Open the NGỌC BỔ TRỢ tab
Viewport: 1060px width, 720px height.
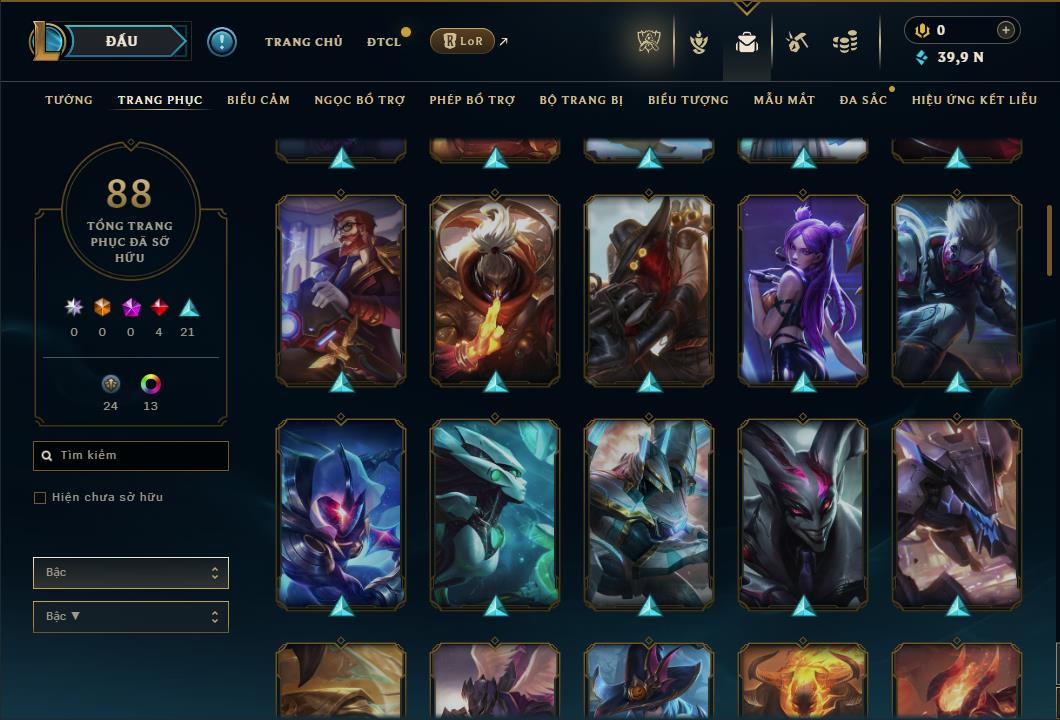pyautogui.click(x=360, y=100)
